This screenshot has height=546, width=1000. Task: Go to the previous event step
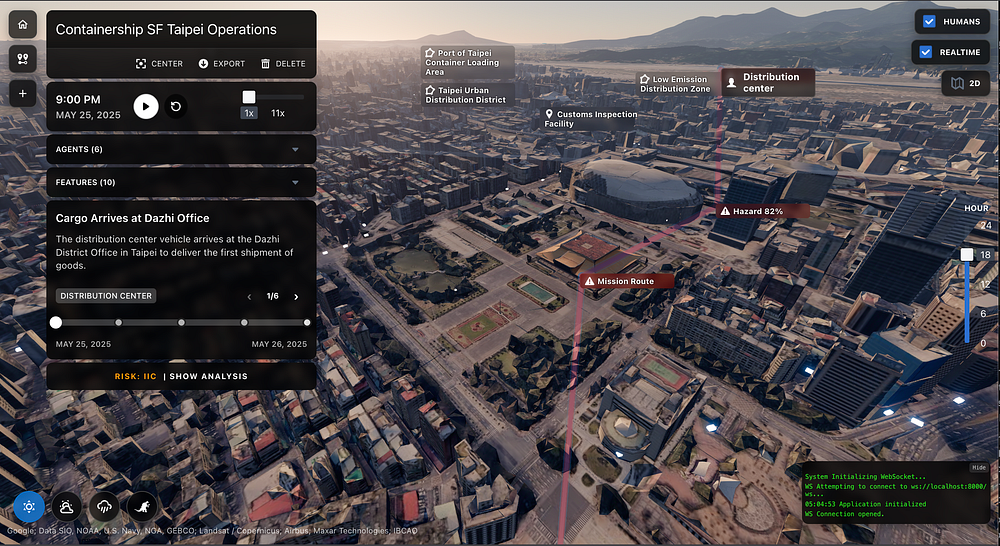(250, 297)
